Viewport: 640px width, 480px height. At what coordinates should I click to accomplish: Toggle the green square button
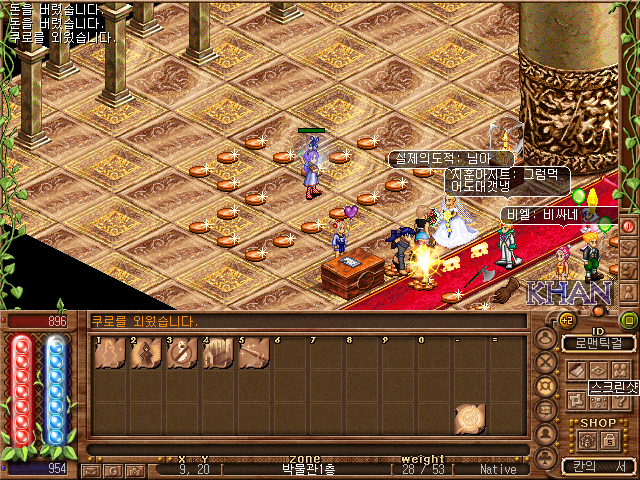point(629,320)
